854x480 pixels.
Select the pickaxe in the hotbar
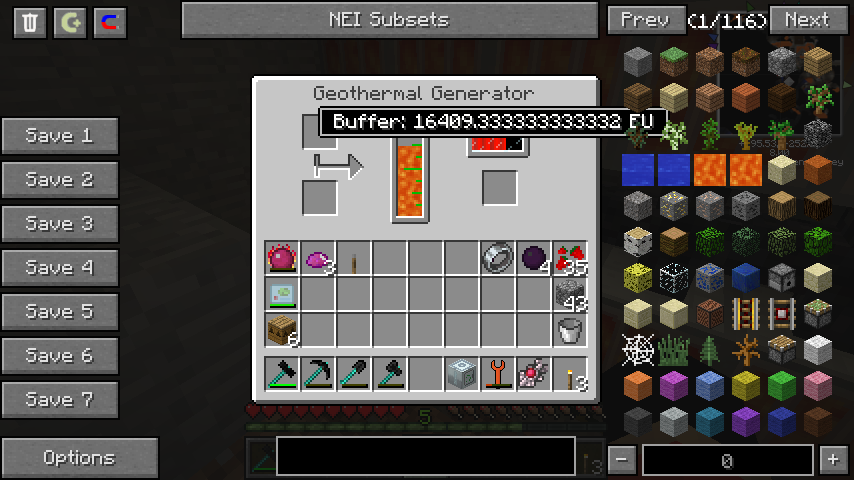(318, 373)
